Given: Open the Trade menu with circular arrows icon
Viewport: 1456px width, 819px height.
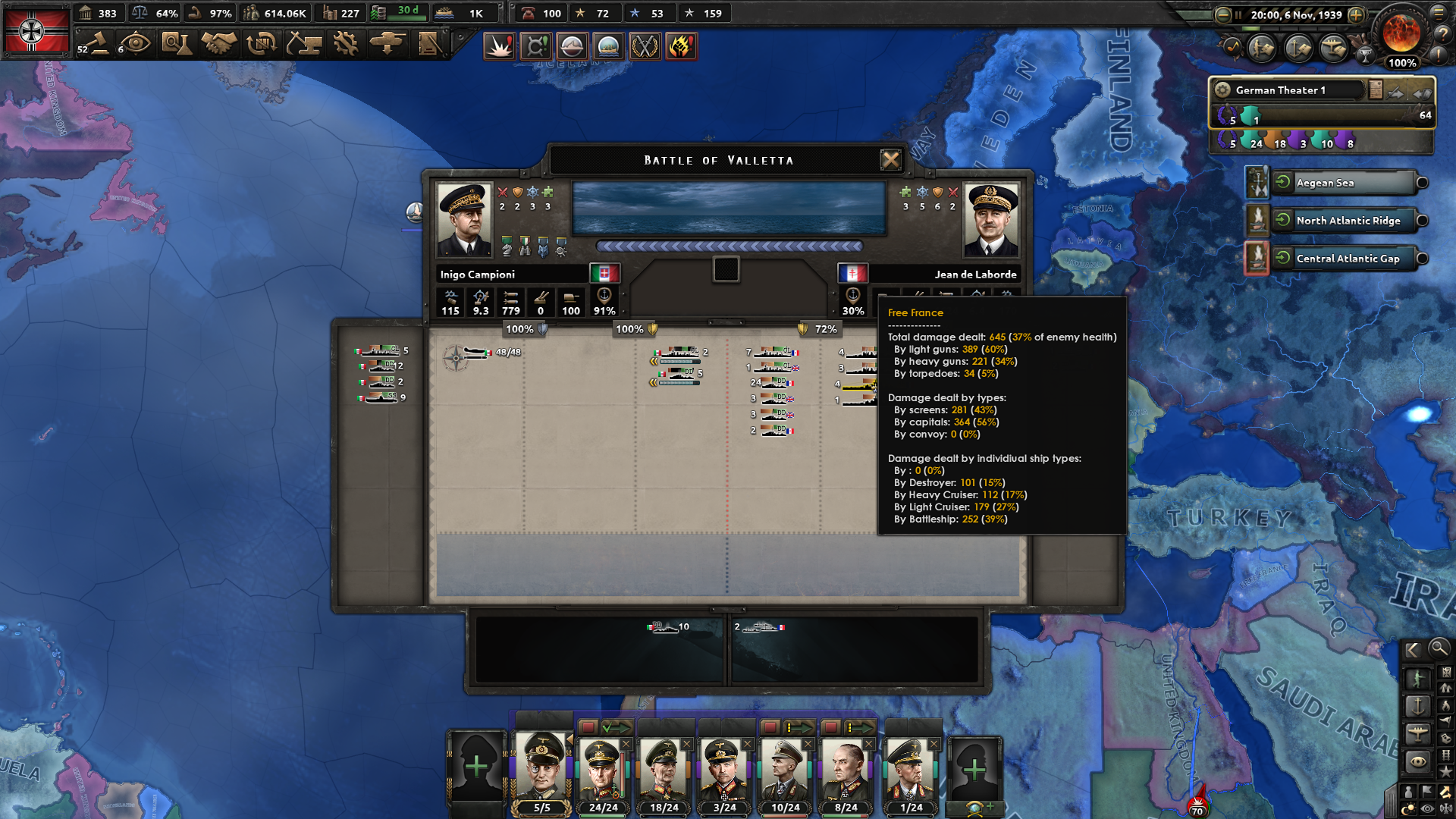Looking at the screenshot, I should (x=263, y=45).
